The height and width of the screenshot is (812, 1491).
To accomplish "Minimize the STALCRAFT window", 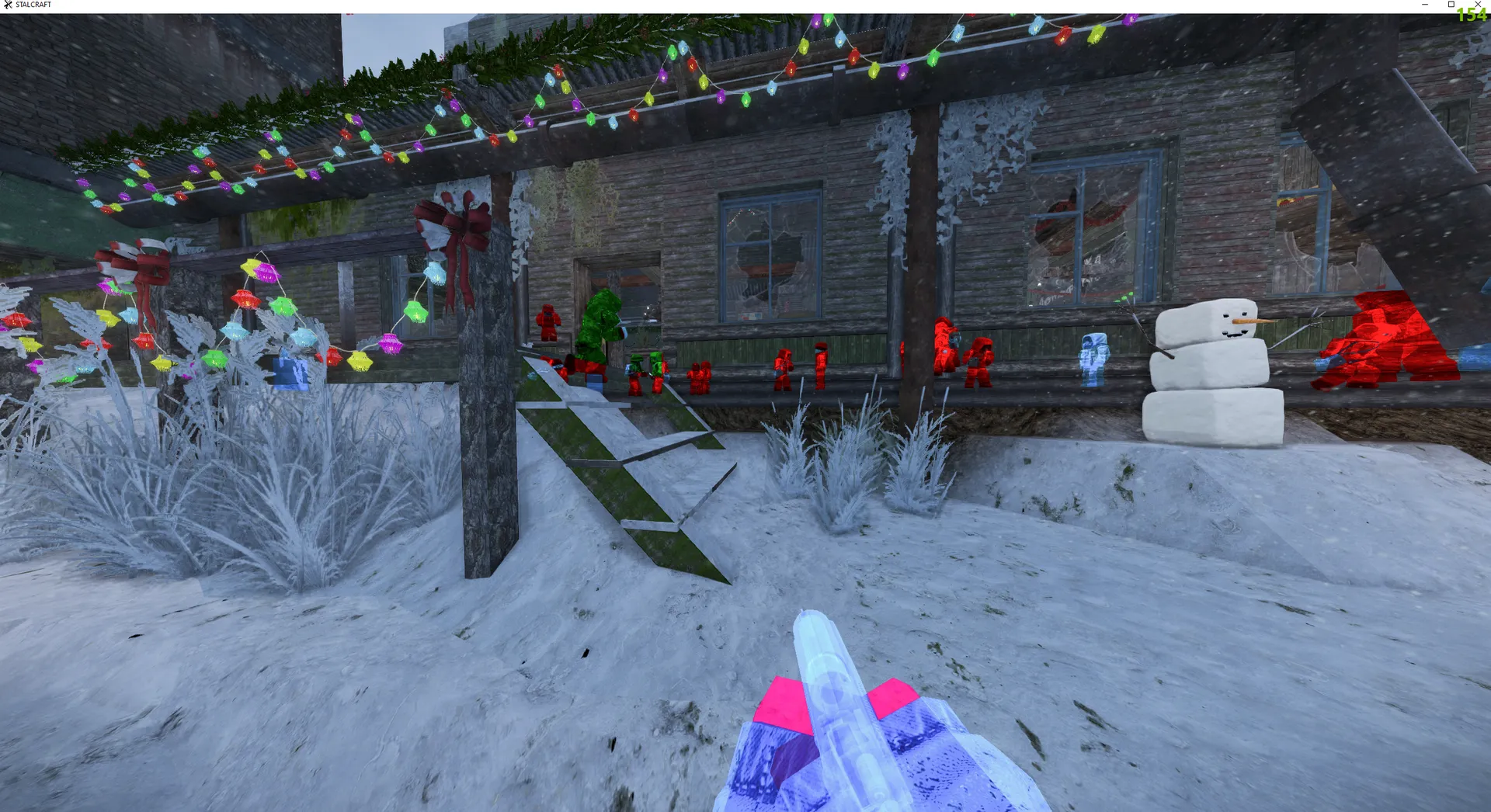I will (1425, 5).
